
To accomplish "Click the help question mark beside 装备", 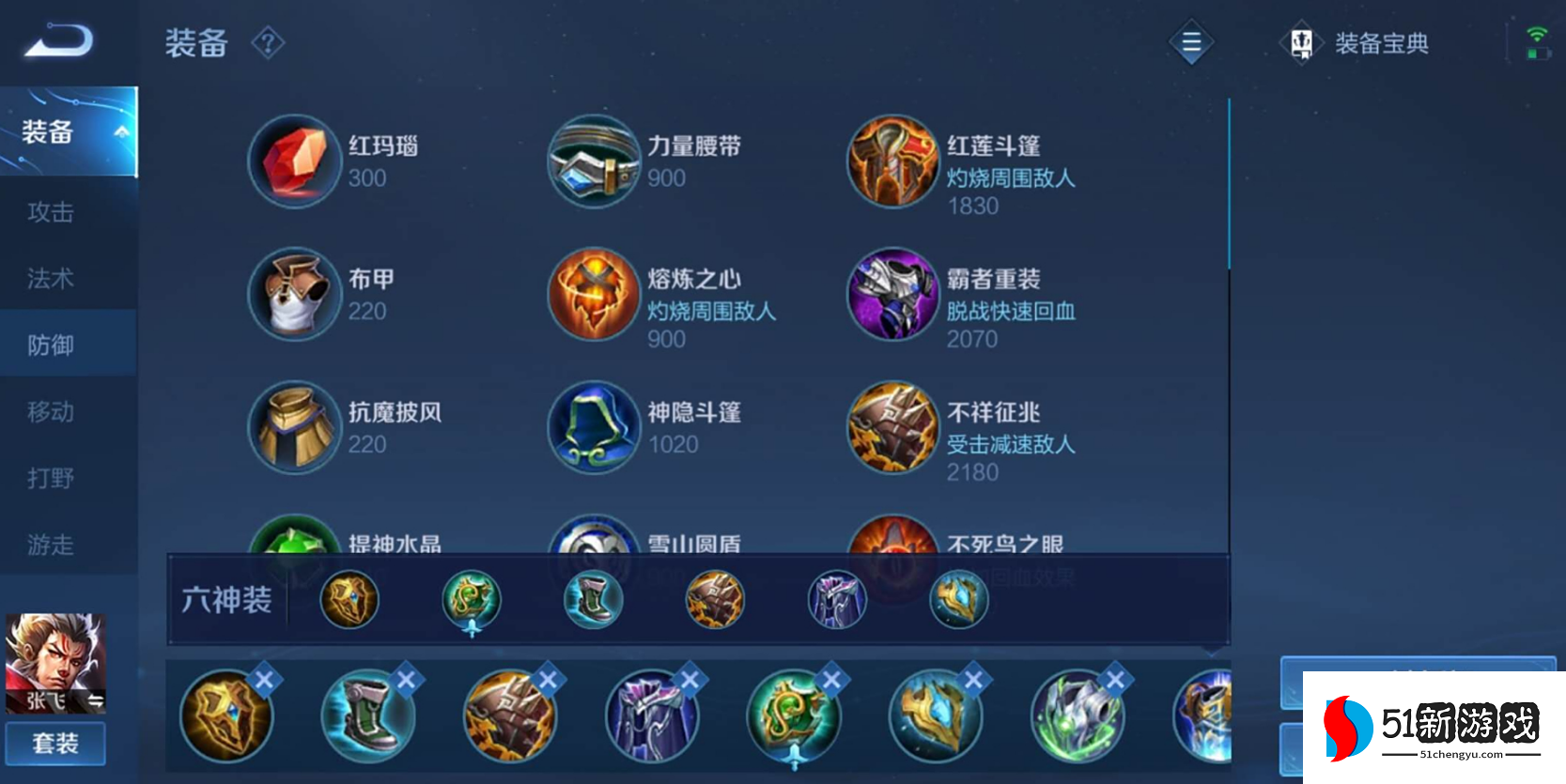I will click(267, 43).
